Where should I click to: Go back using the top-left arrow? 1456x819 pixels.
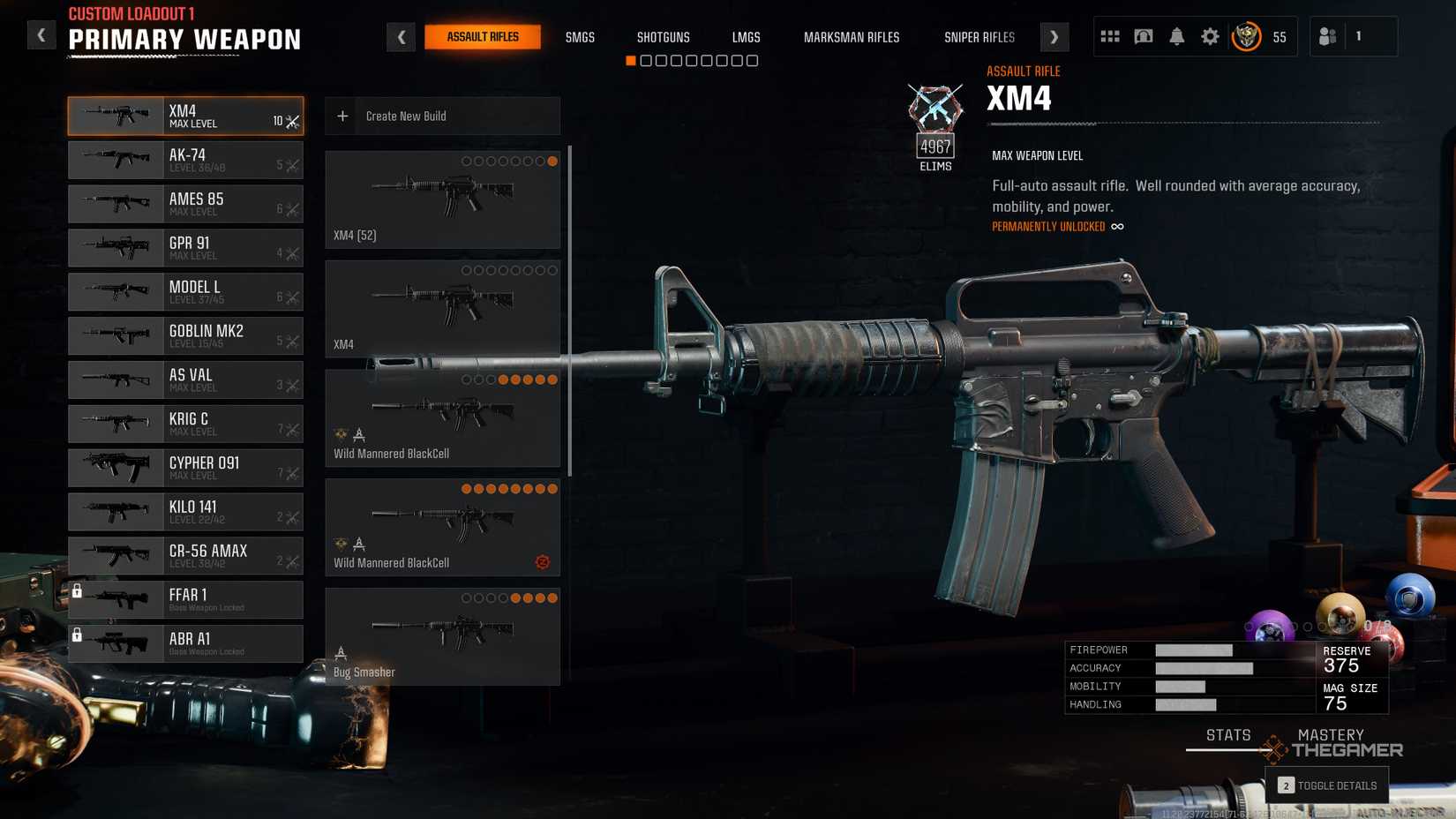point(41,35)
